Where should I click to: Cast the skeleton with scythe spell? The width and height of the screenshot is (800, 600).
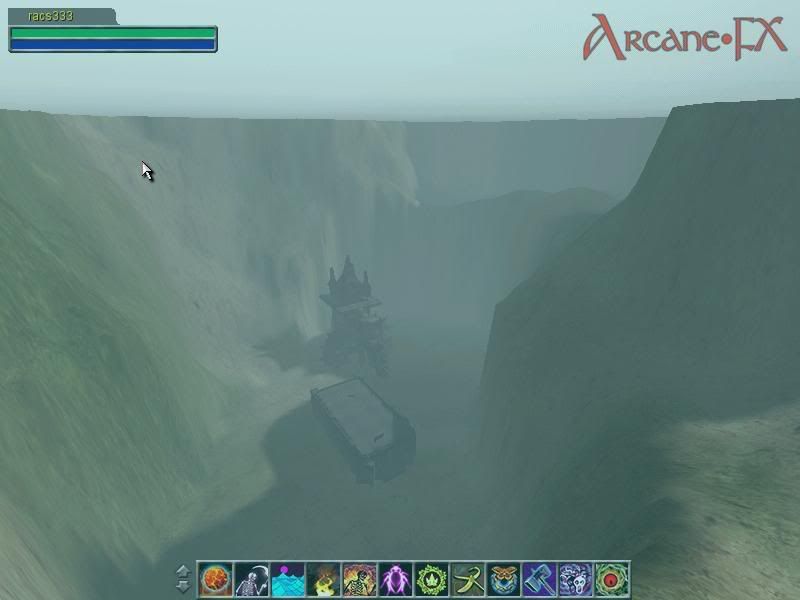(x=251, y=578)
